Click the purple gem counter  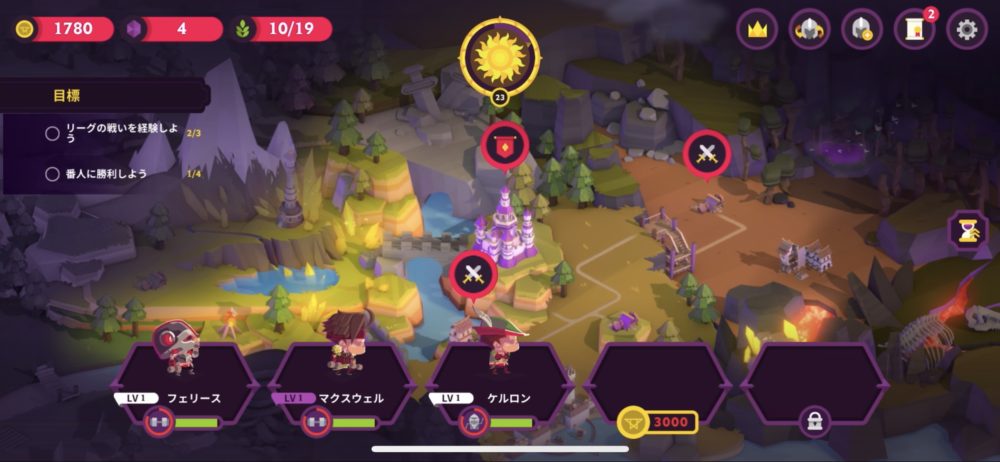174,29
